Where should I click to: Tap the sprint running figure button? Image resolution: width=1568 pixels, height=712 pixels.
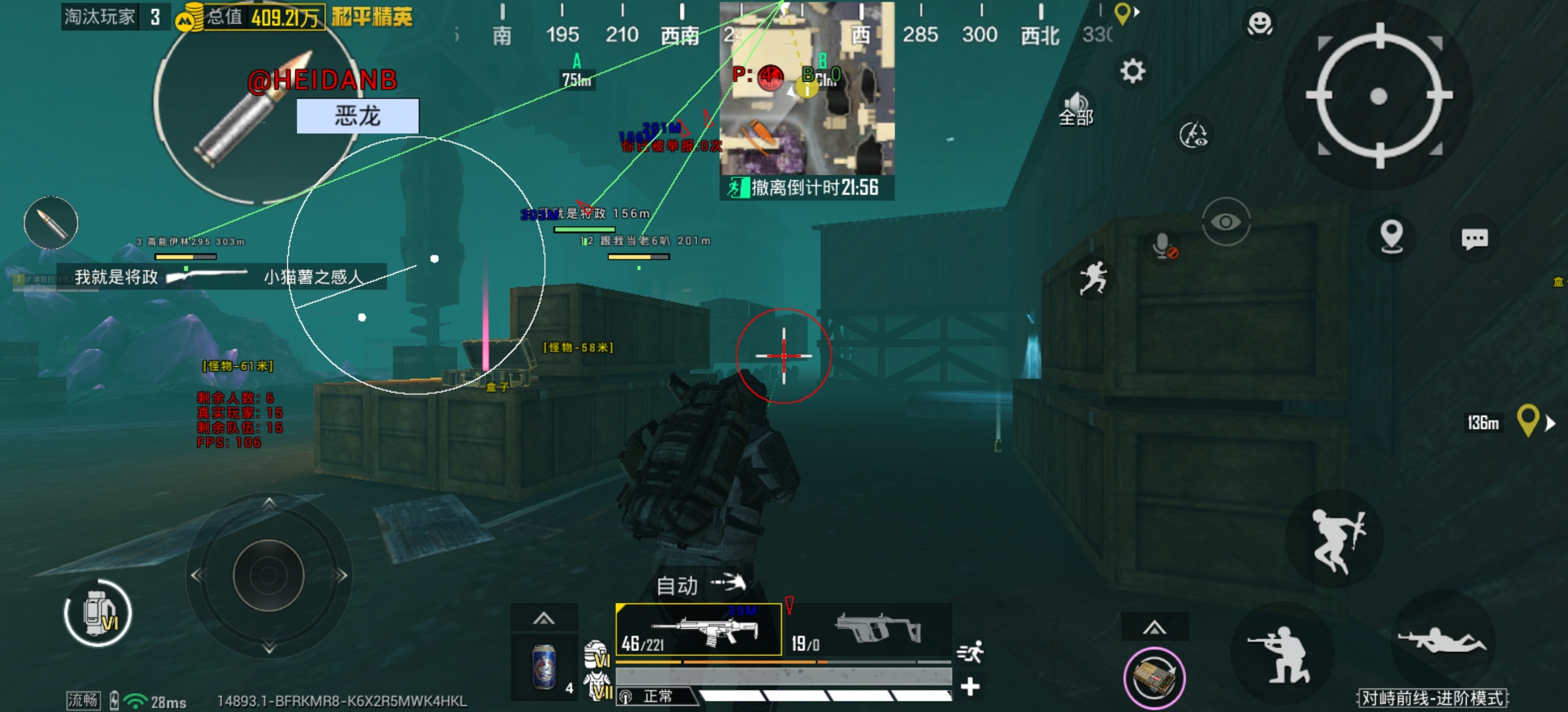(x=1093, y=279)
